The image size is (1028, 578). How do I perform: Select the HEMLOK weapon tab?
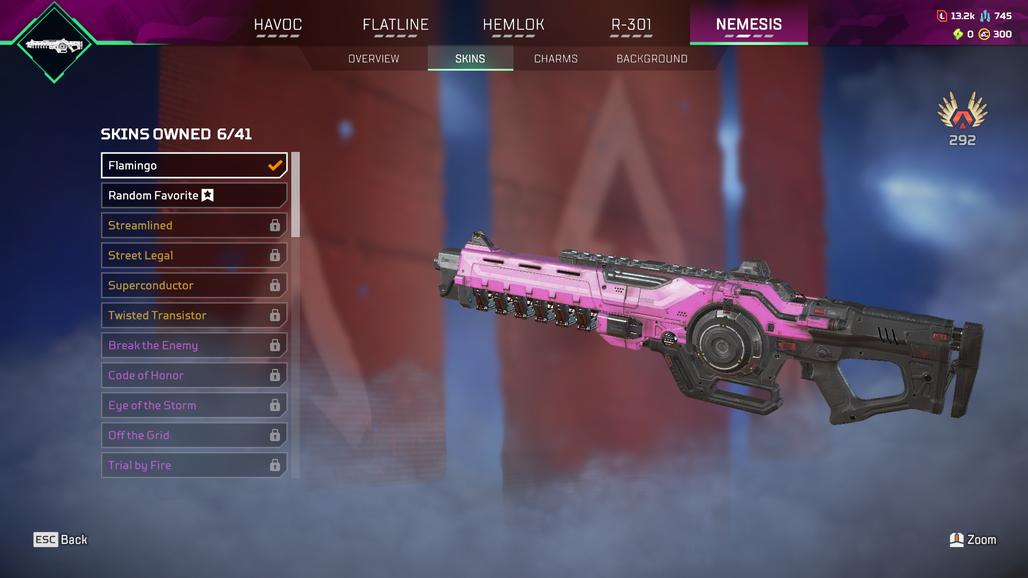tap(513, 25)
